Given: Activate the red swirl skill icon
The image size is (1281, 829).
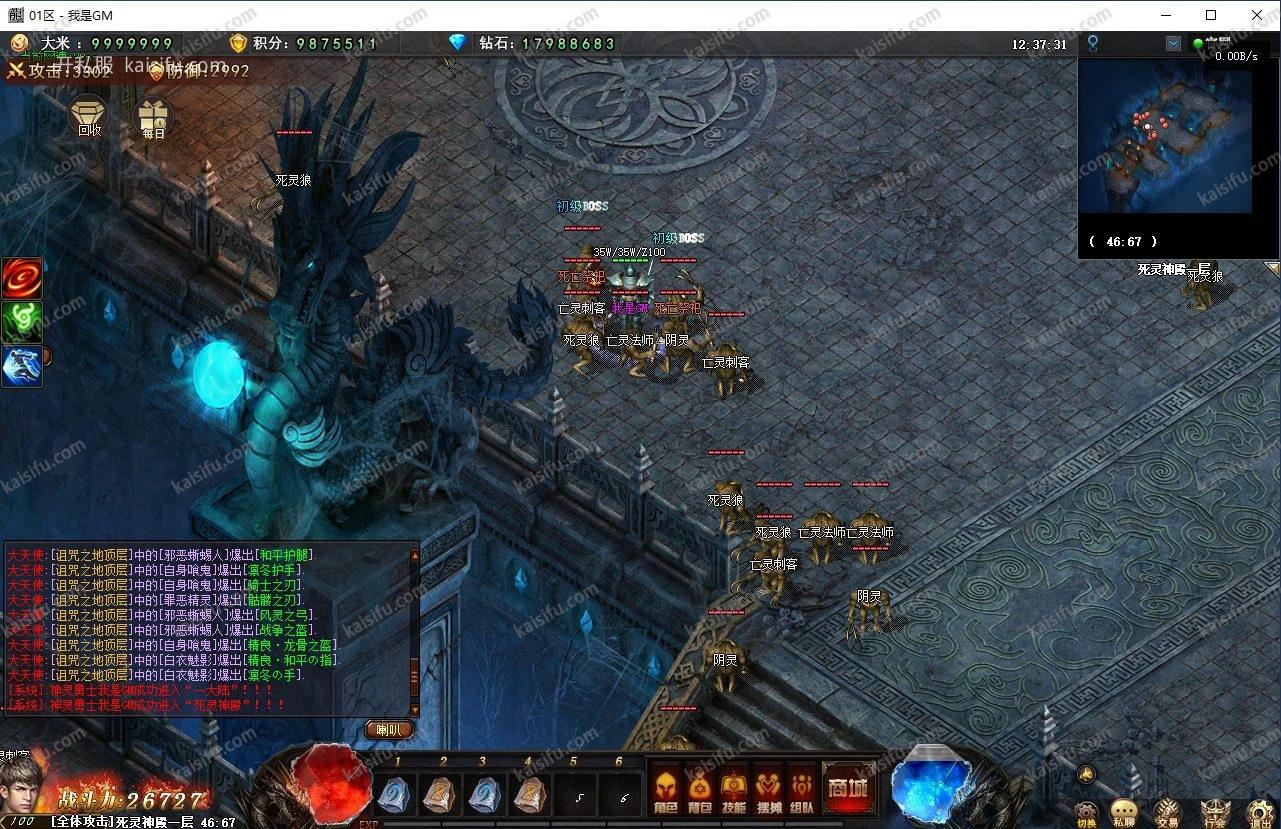Looking at the screenshot, I should [x=21, y=278].
